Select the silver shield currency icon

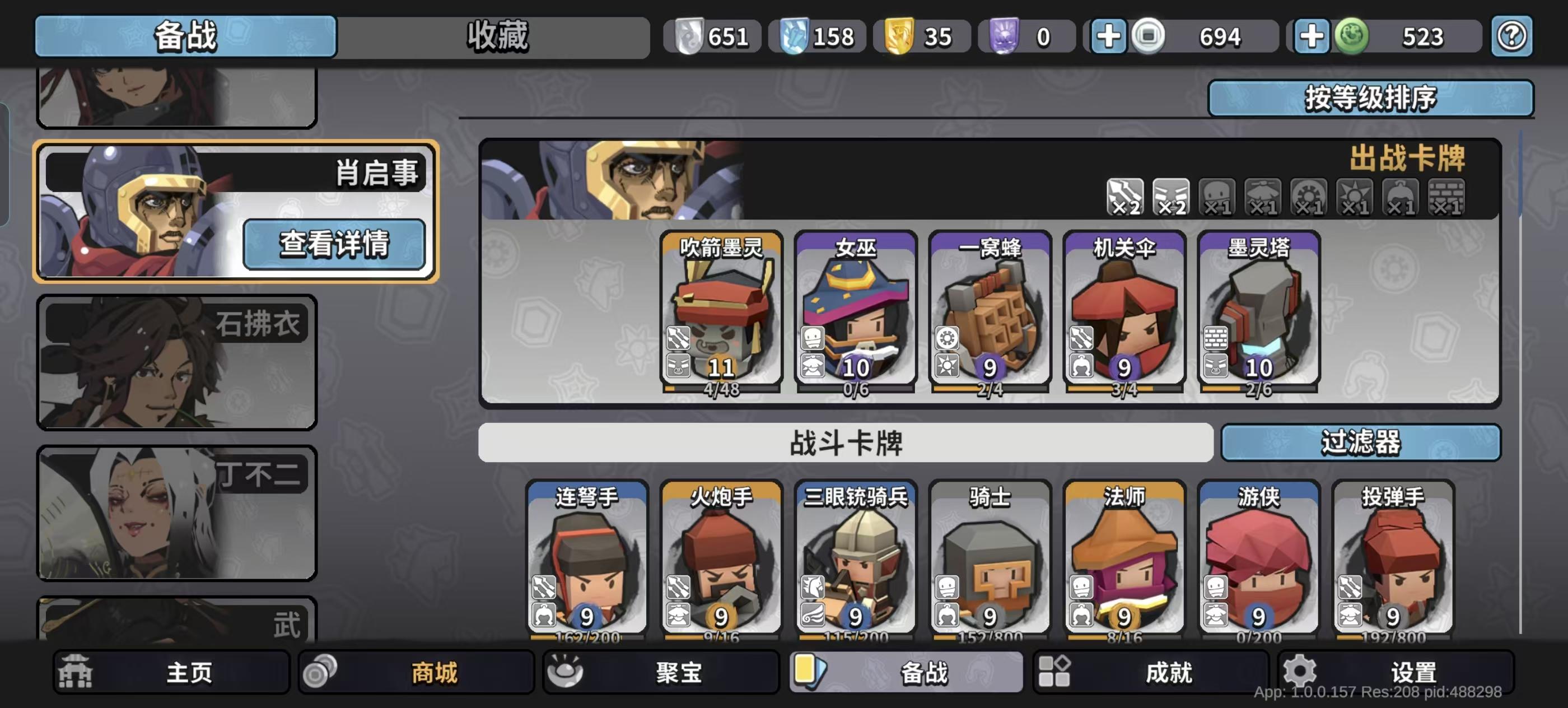[x=691, y=36]
